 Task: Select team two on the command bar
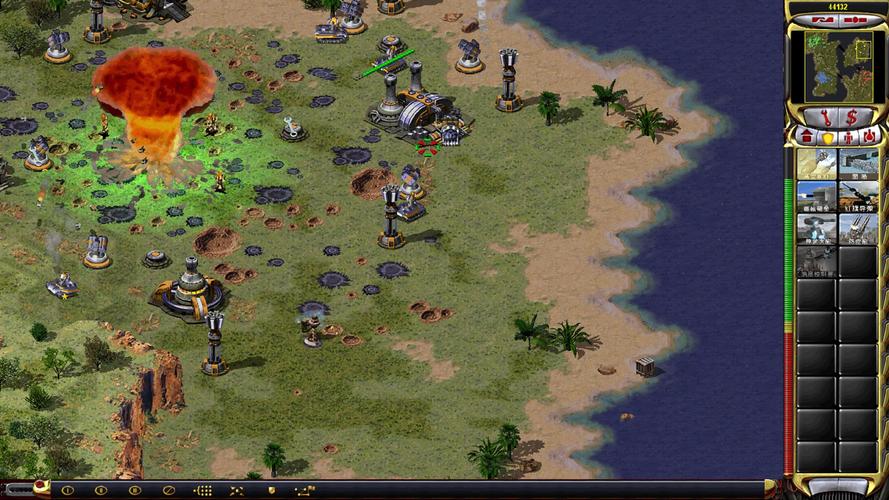click(x=102, y=490)
